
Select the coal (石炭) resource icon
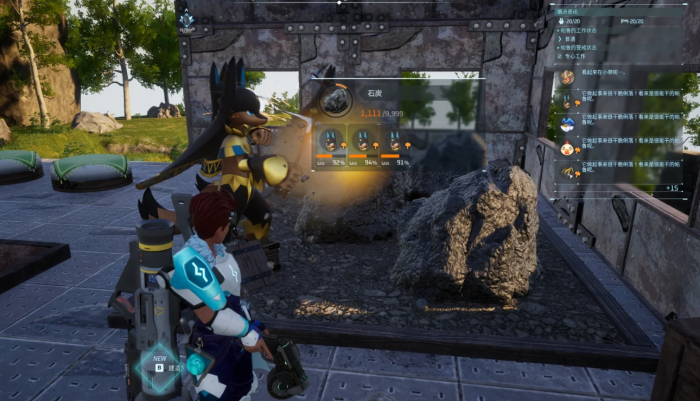pos(335,99)
